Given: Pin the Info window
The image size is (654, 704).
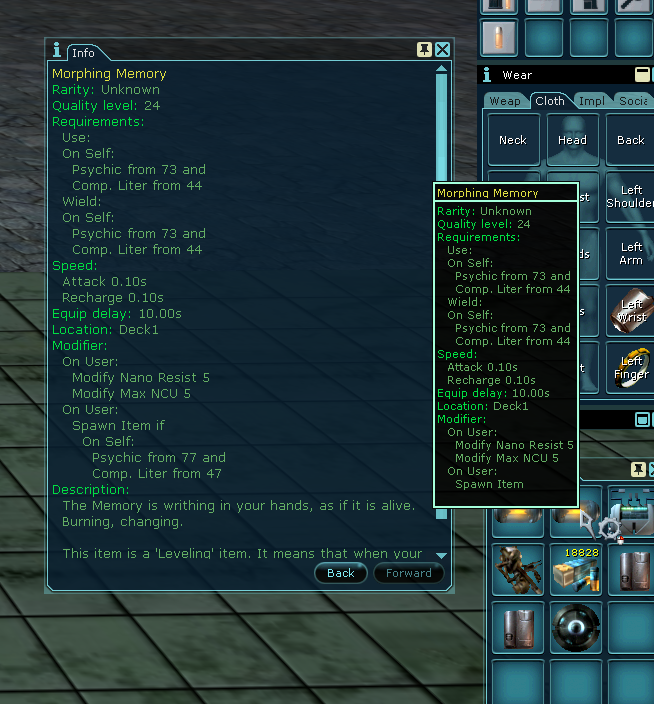Looking at the screenshot, I should (424, 50).
